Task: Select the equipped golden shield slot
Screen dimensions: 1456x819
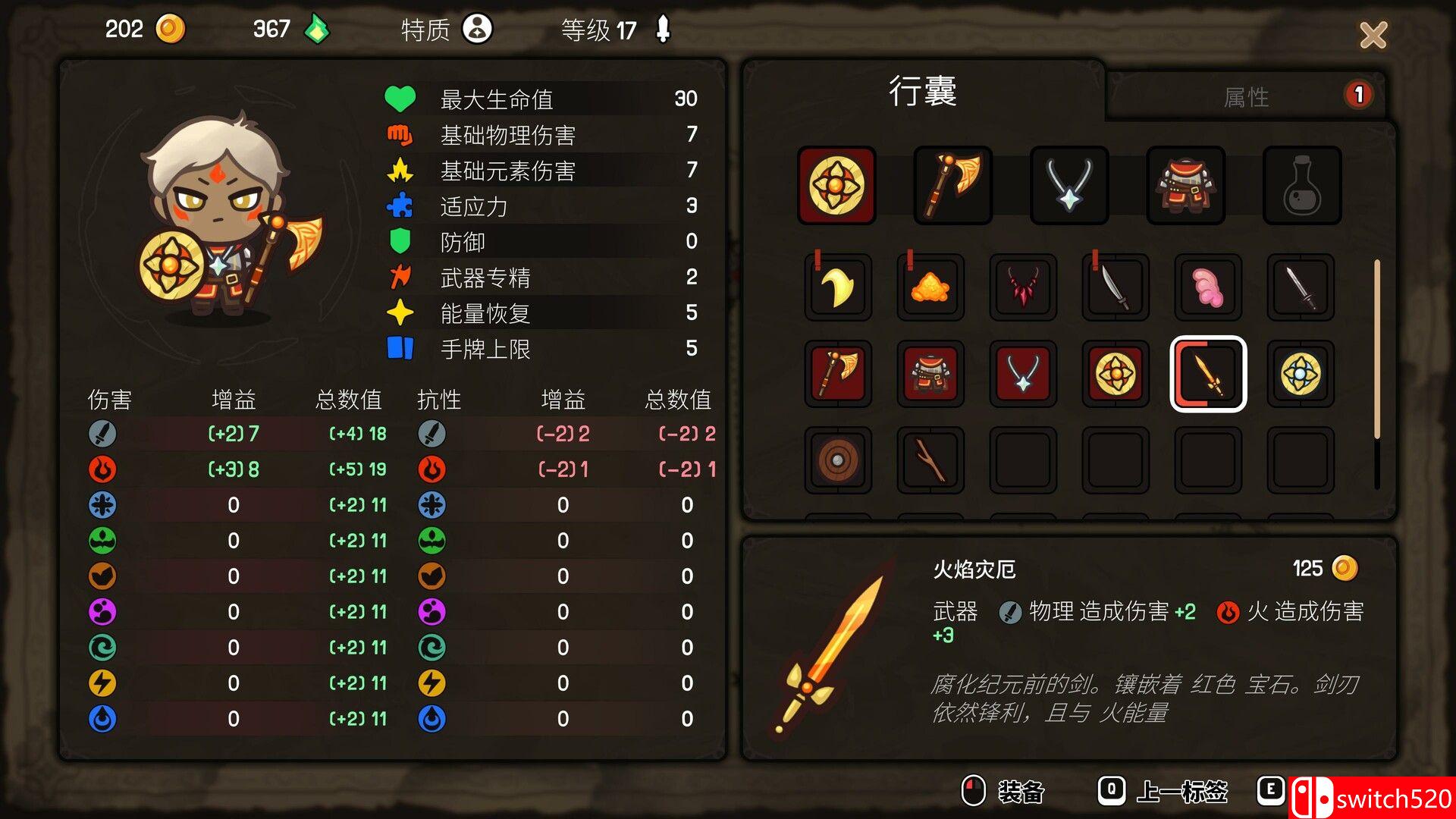Action: coord(836,184)
